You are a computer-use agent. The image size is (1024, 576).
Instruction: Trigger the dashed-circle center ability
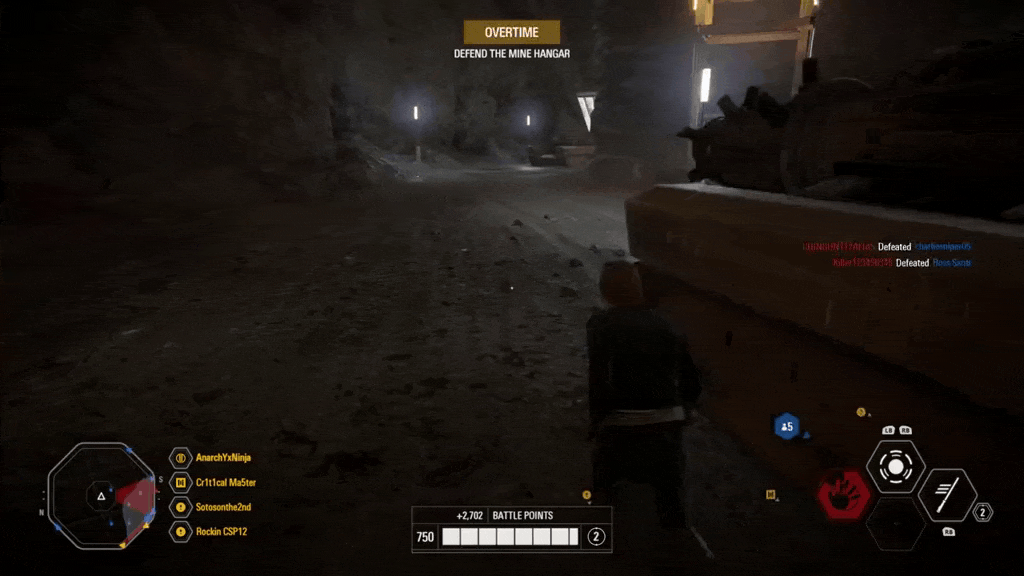point(895,466)
